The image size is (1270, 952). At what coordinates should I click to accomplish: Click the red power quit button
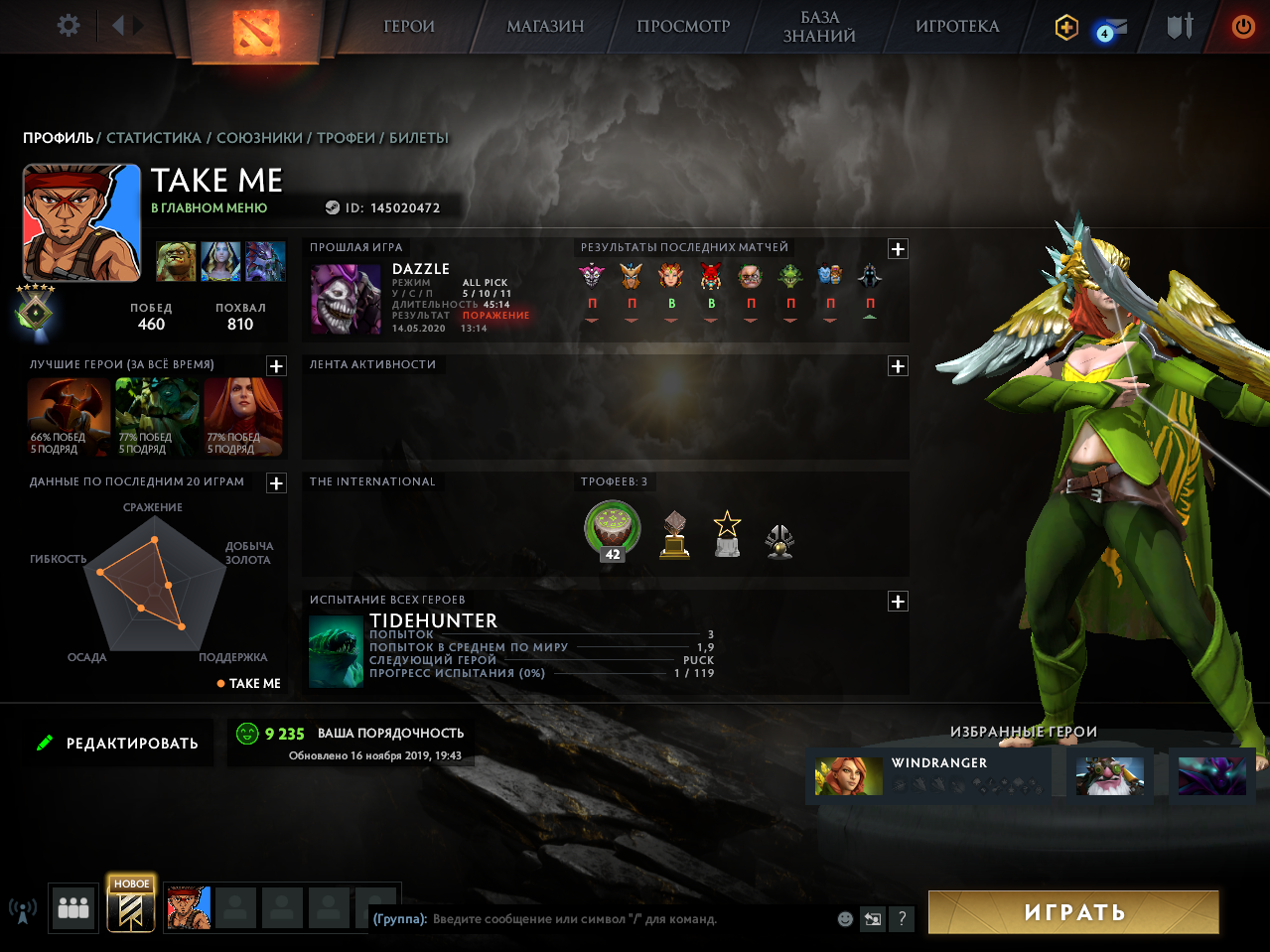click(x=1242, y=27)
